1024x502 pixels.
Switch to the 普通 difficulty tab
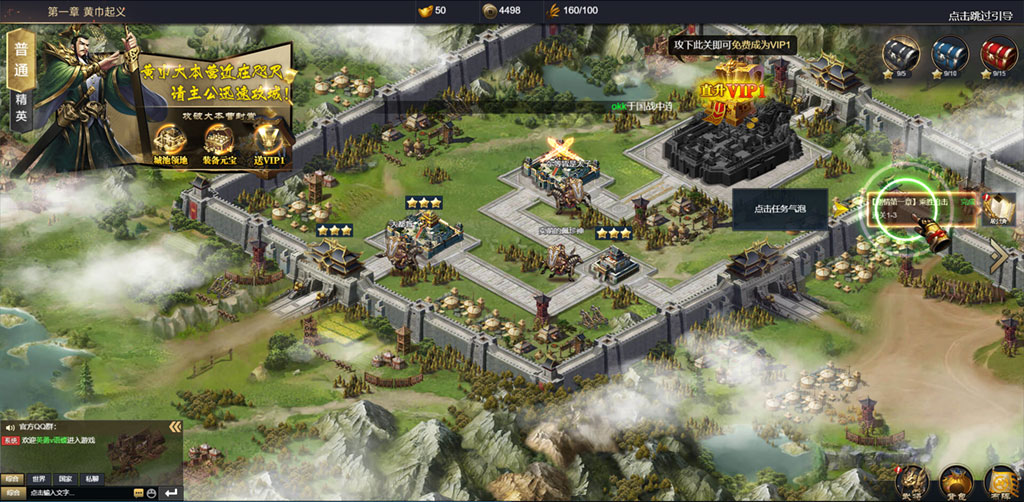tap(21, 60)
